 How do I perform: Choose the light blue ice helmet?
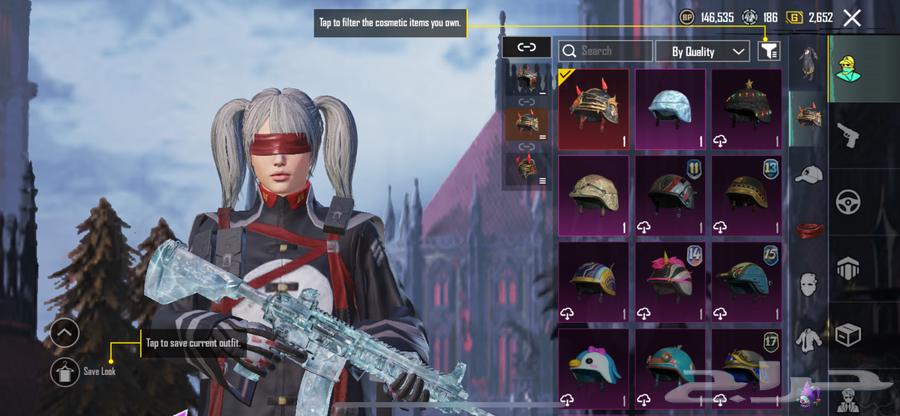pyautogui.click(x=670, y=109)
